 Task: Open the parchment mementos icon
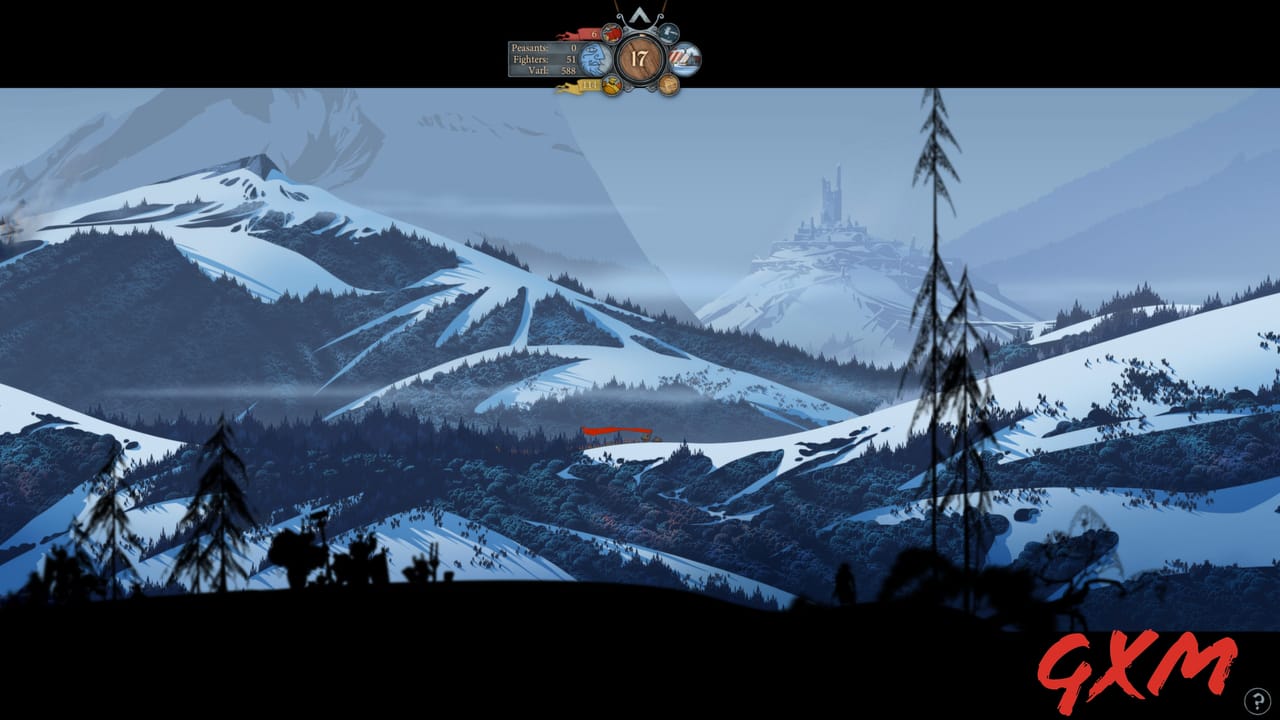(x=669, y=84)
